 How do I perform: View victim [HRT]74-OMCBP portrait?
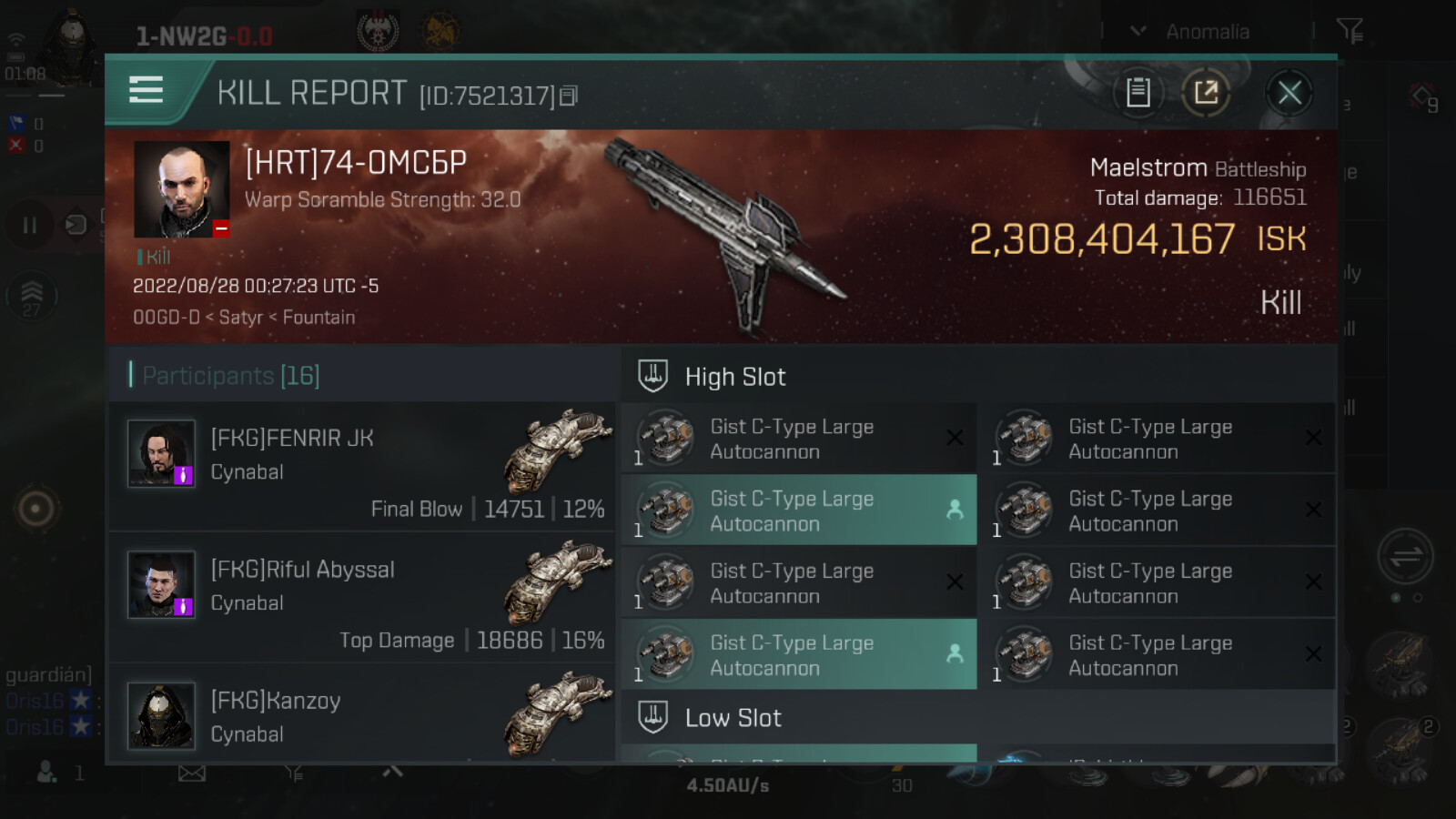click(x=182, y=189)
